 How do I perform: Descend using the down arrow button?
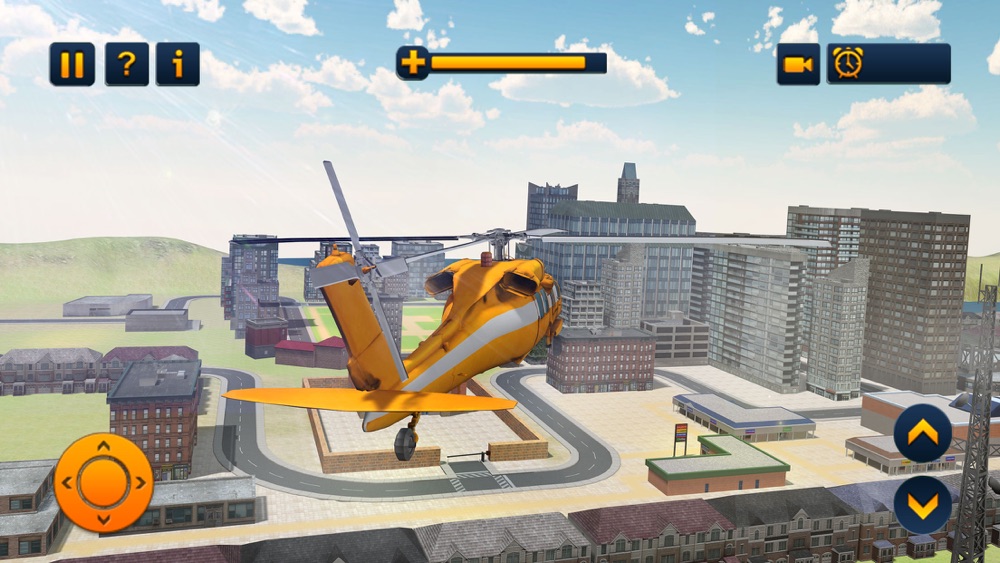coord(922,505)
